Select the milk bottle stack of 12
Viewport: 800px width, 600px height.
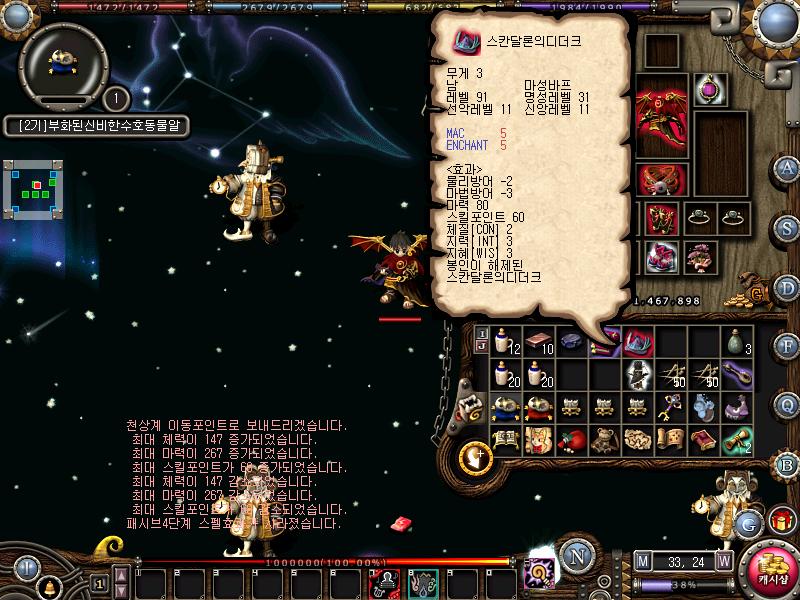tap(506, 343)
